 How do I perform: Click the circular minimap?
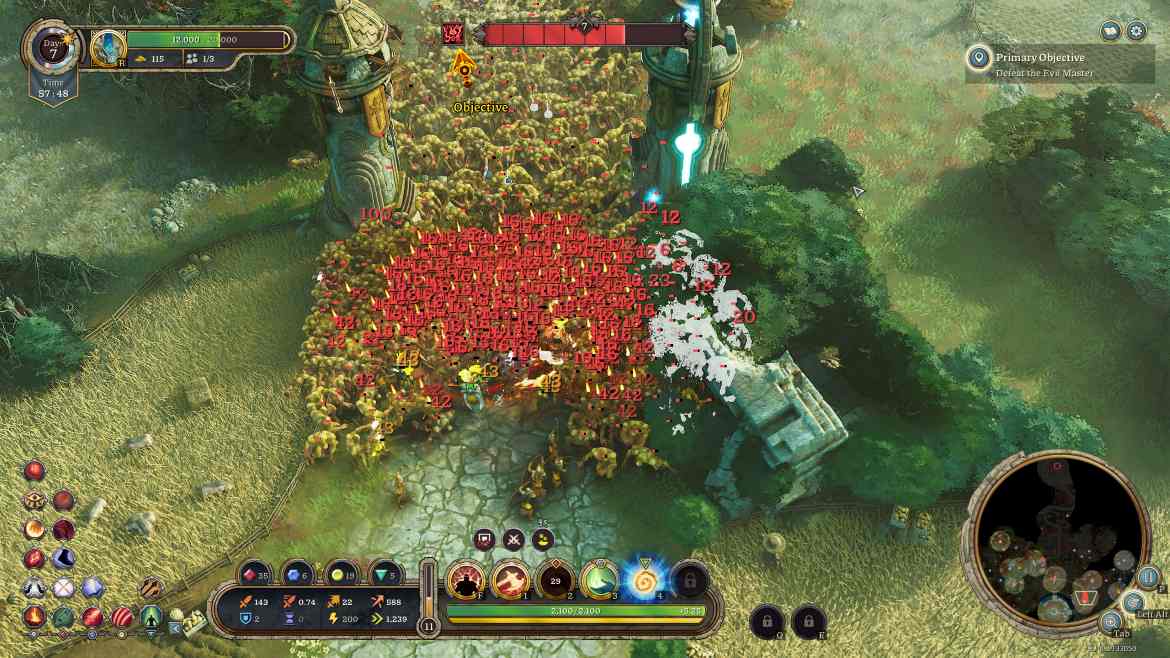pyautogui.click(x=1060, y=541)
